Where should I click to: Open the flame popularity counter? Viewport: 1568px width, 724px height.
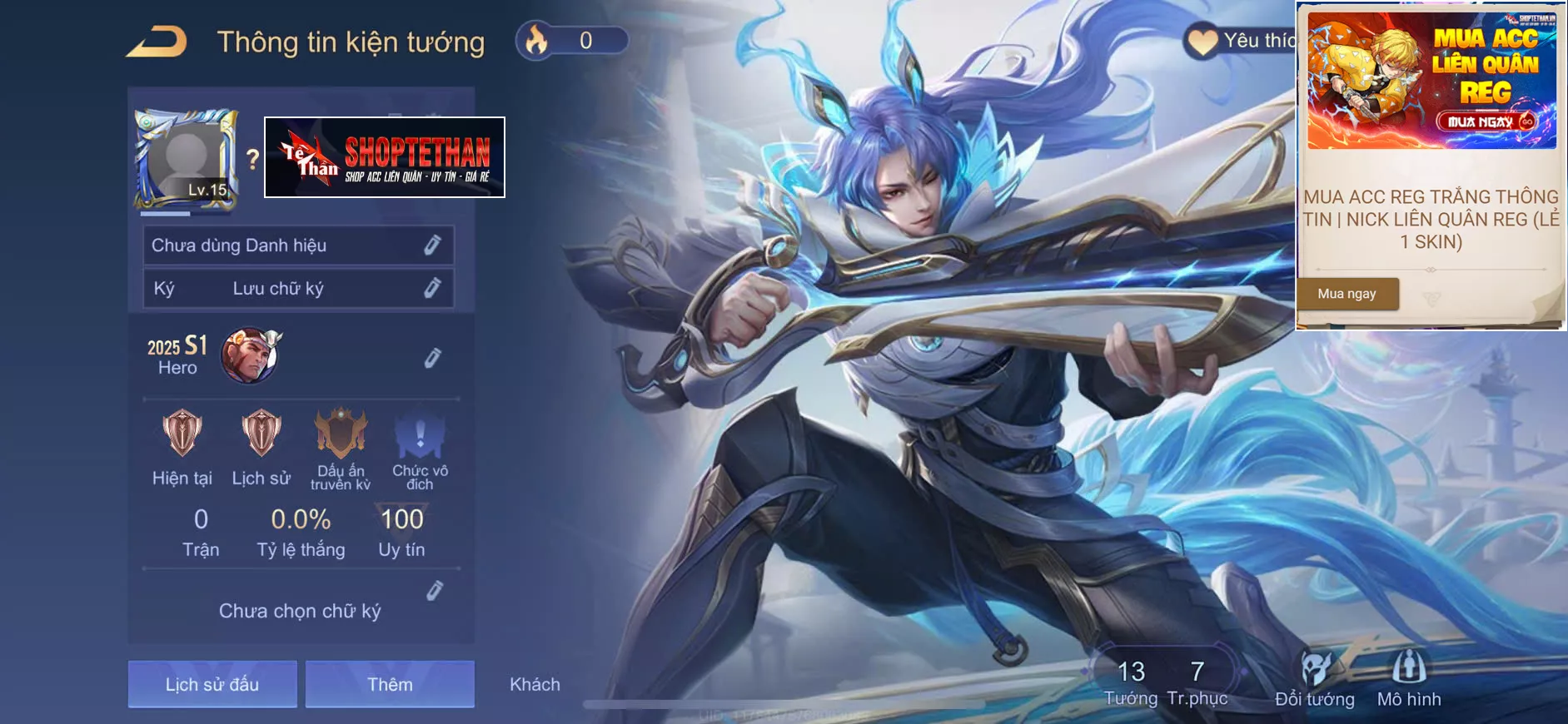[572, 41]
